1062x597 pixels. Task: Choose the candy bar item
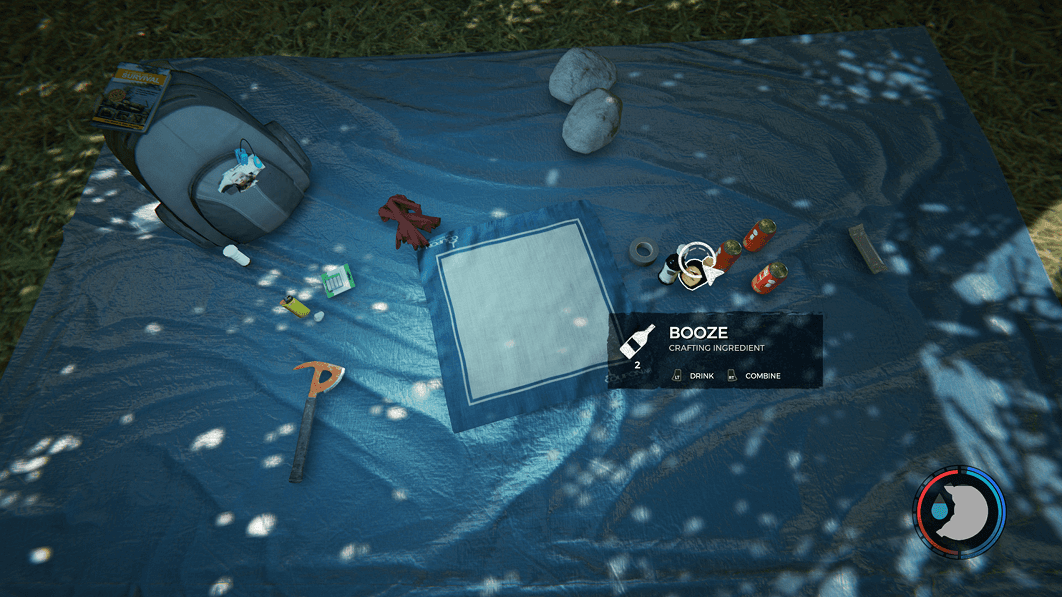867,248
